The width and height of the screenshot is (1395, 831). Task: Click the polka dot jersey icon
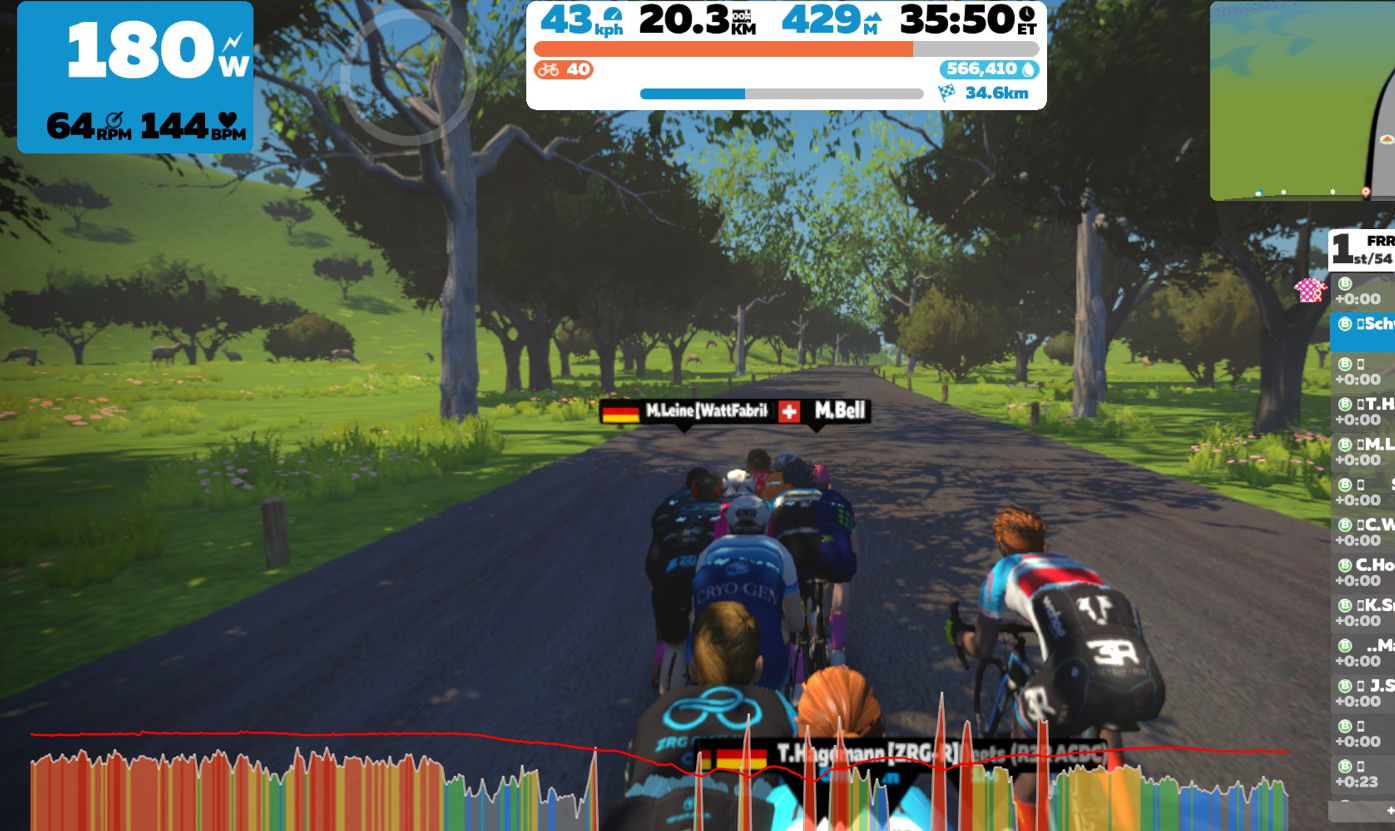[x=1310, y=291]
